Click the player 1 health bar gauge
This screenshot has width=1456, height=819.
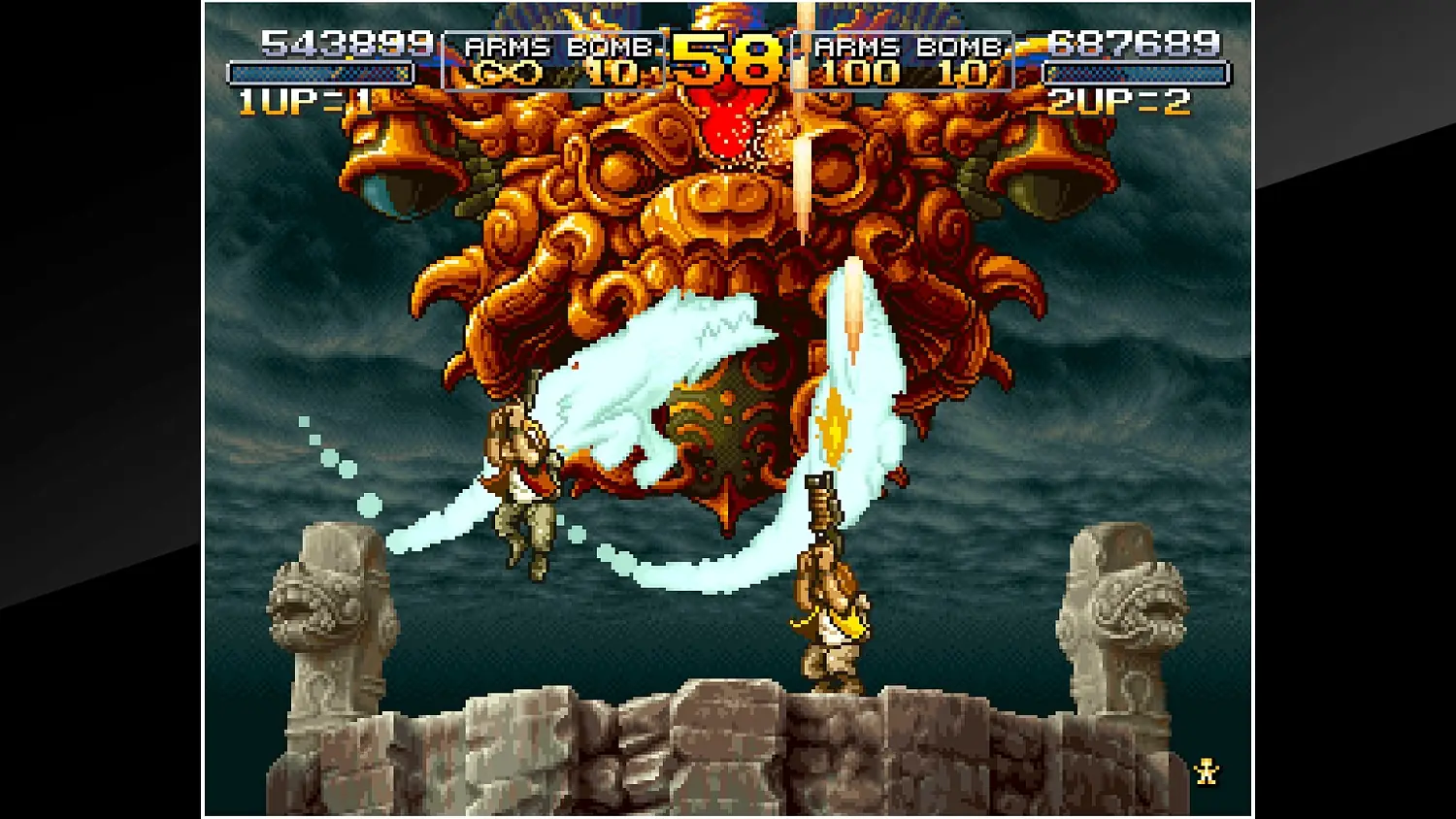pyautogui.click(x=322, y=70)
